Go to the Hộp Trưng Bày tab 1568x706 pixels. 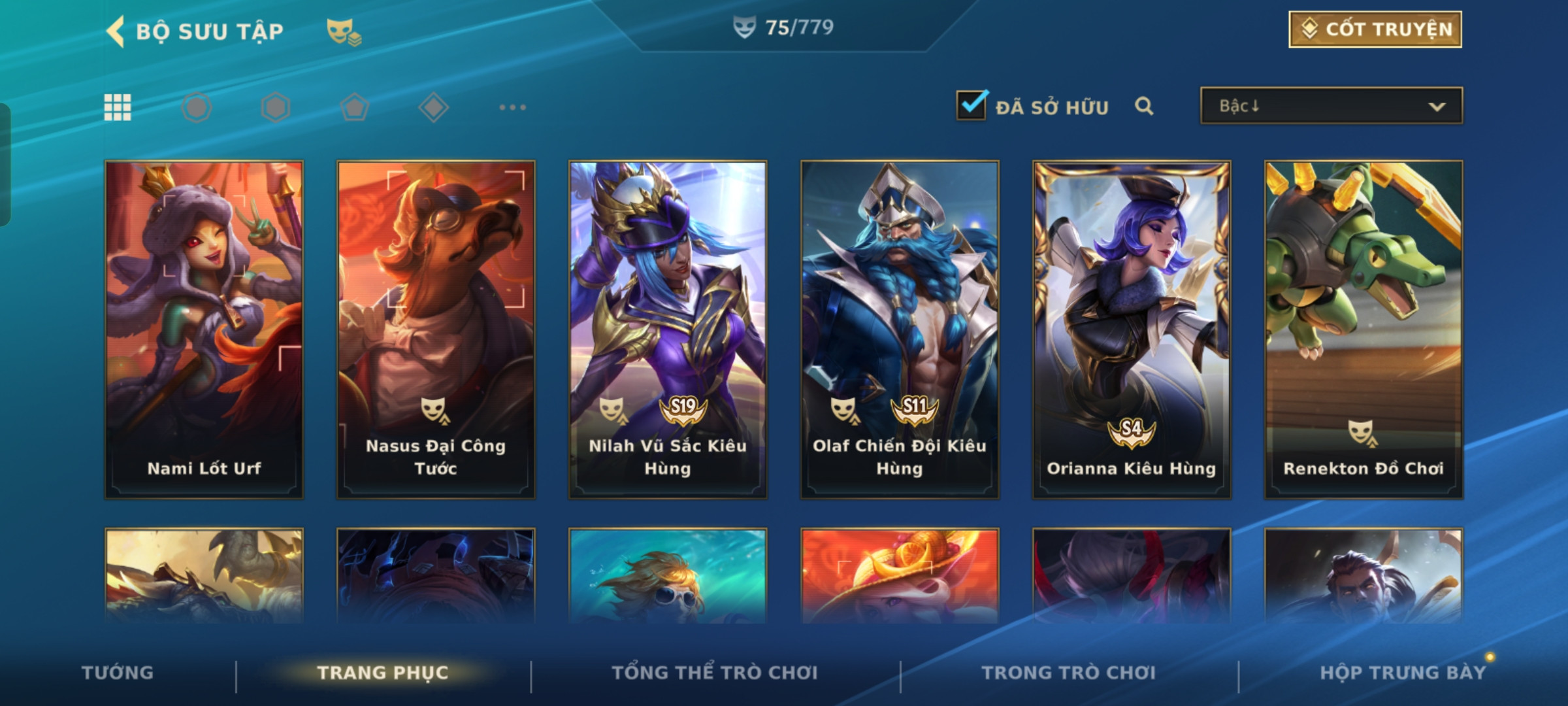(1403, 673)
